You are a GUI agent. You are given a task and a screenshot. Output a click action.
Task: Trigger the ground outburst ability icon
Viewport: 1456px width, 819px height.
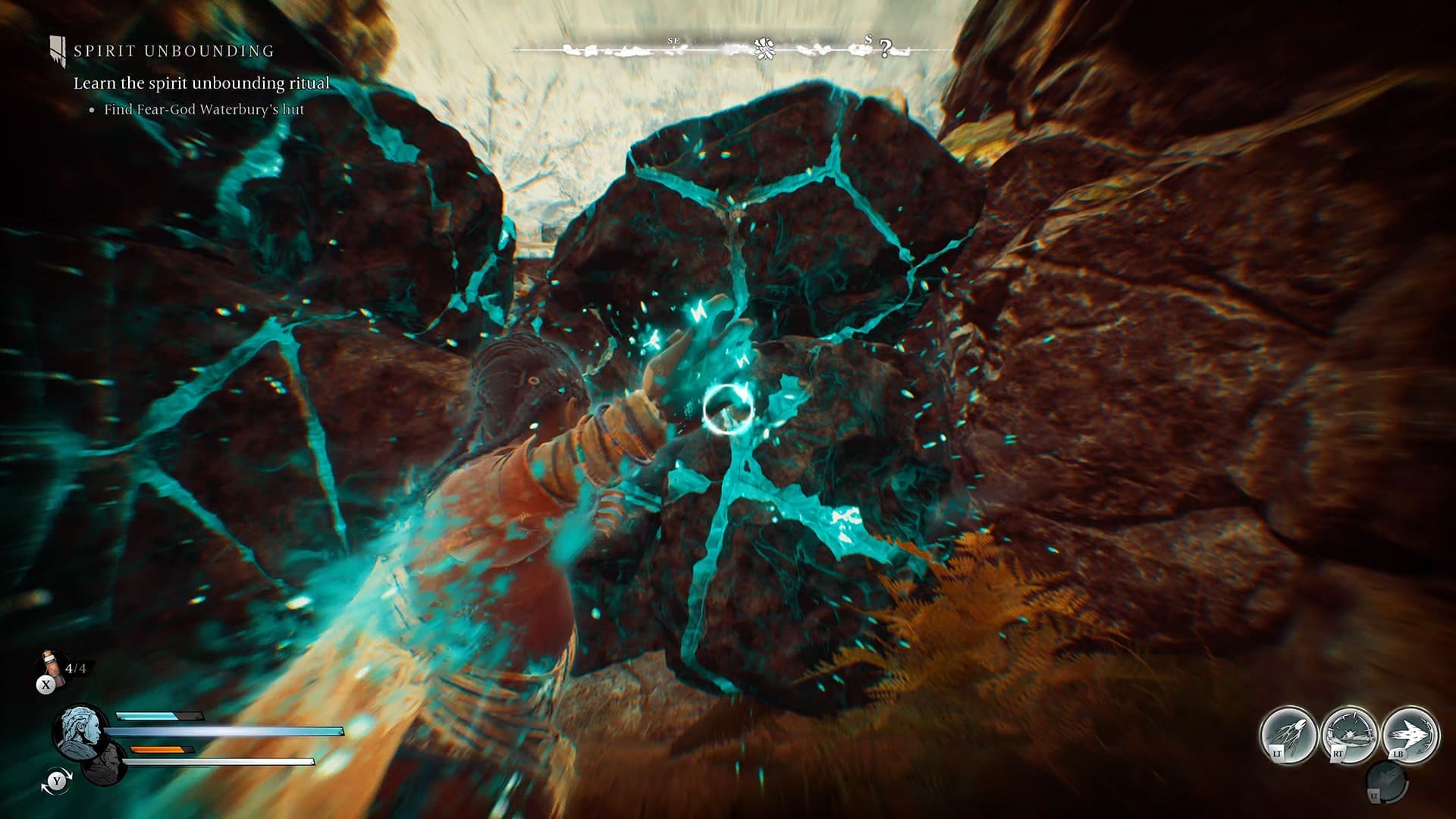tap(1349, 735)
